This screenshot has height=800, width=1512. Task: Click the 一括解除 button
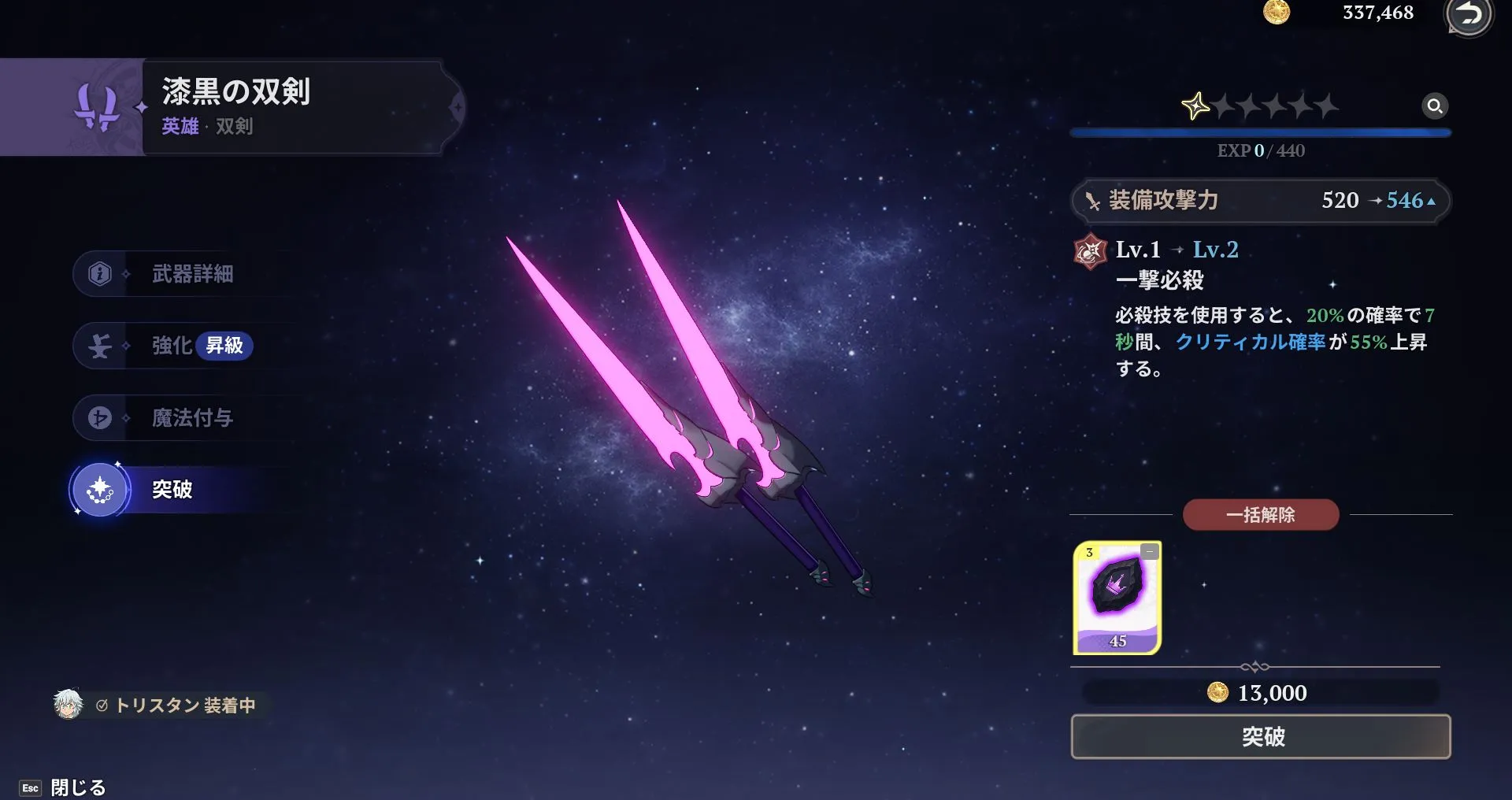coord(1261,514)
